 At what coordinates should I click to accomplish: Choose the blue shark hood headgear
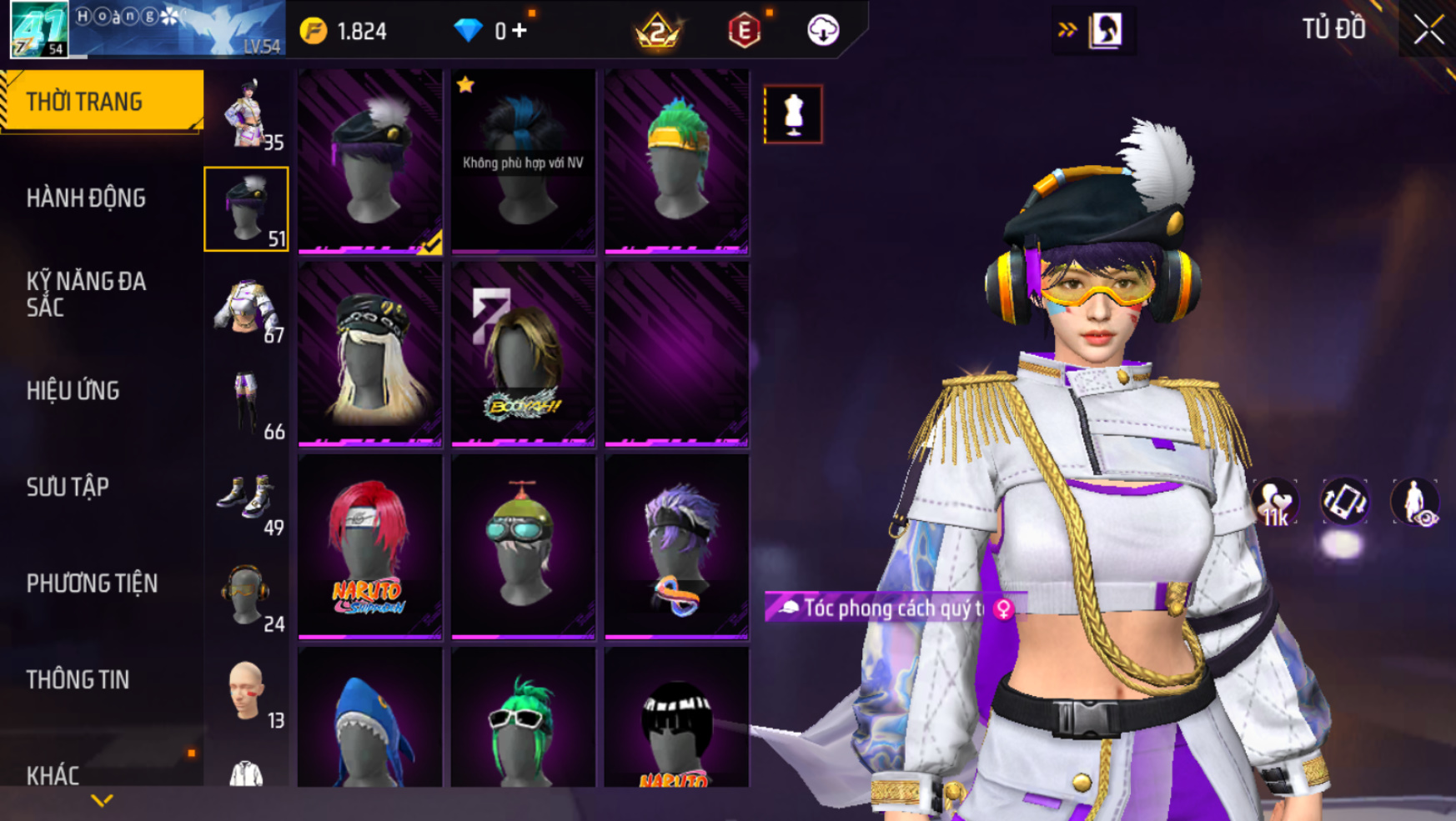coord(369,721)
